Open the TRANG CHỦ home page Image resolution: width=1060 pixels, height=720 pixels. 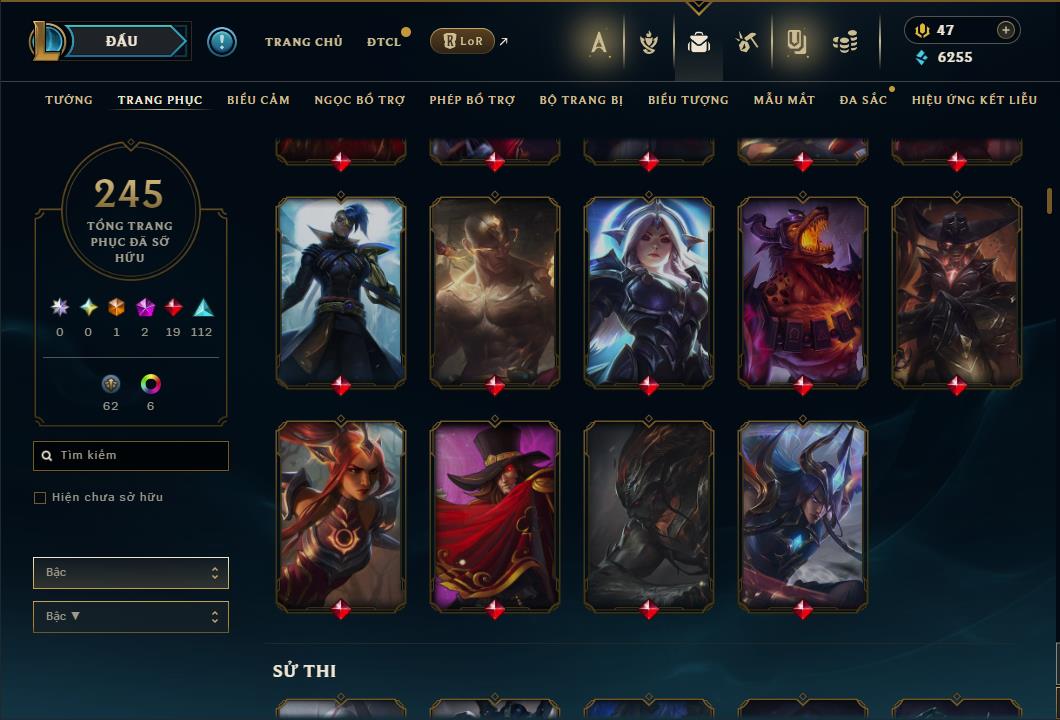click(x=303, y=42)
